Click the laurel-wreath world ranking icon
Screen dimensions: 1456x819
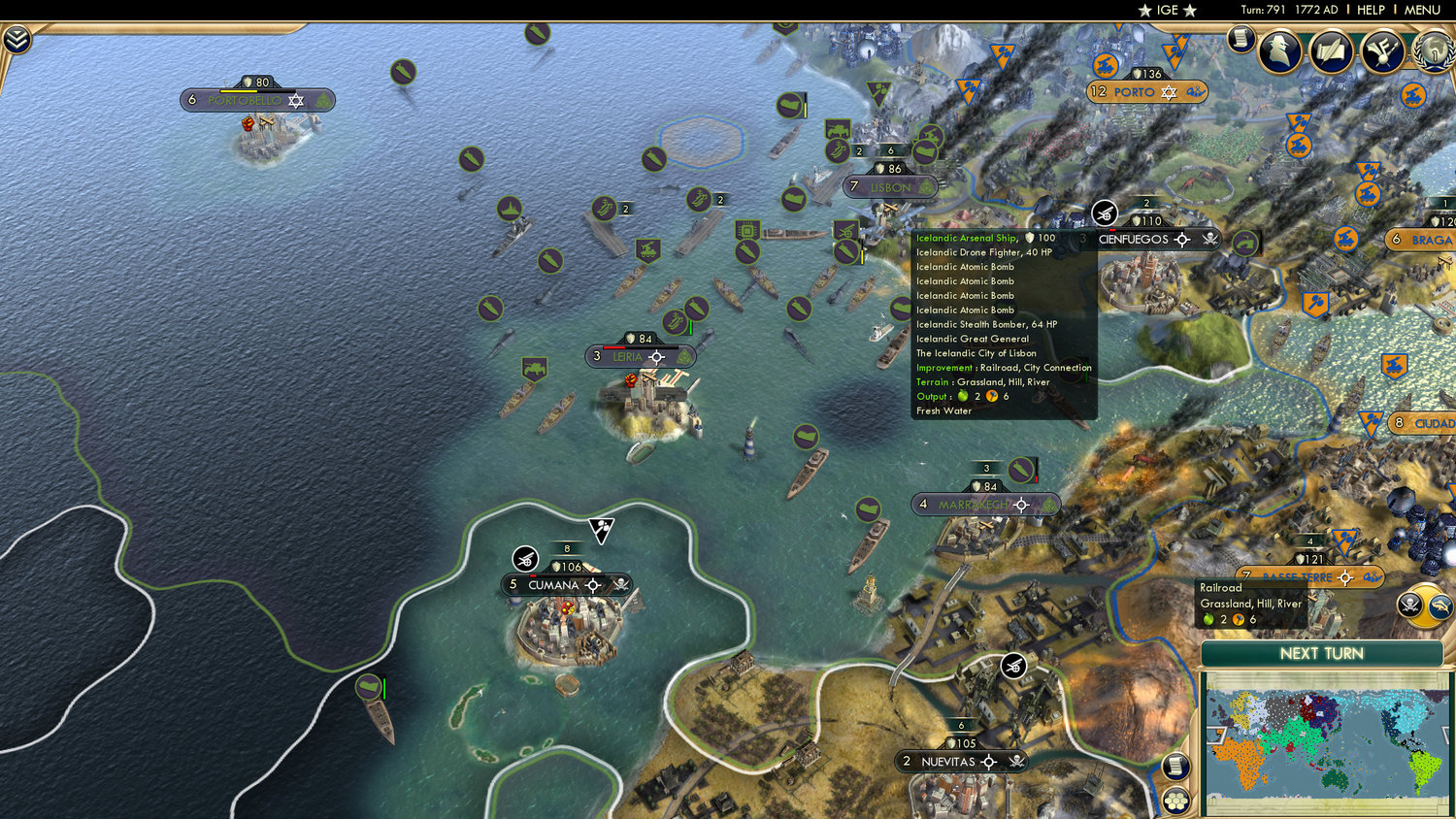tap(1432, 53)
